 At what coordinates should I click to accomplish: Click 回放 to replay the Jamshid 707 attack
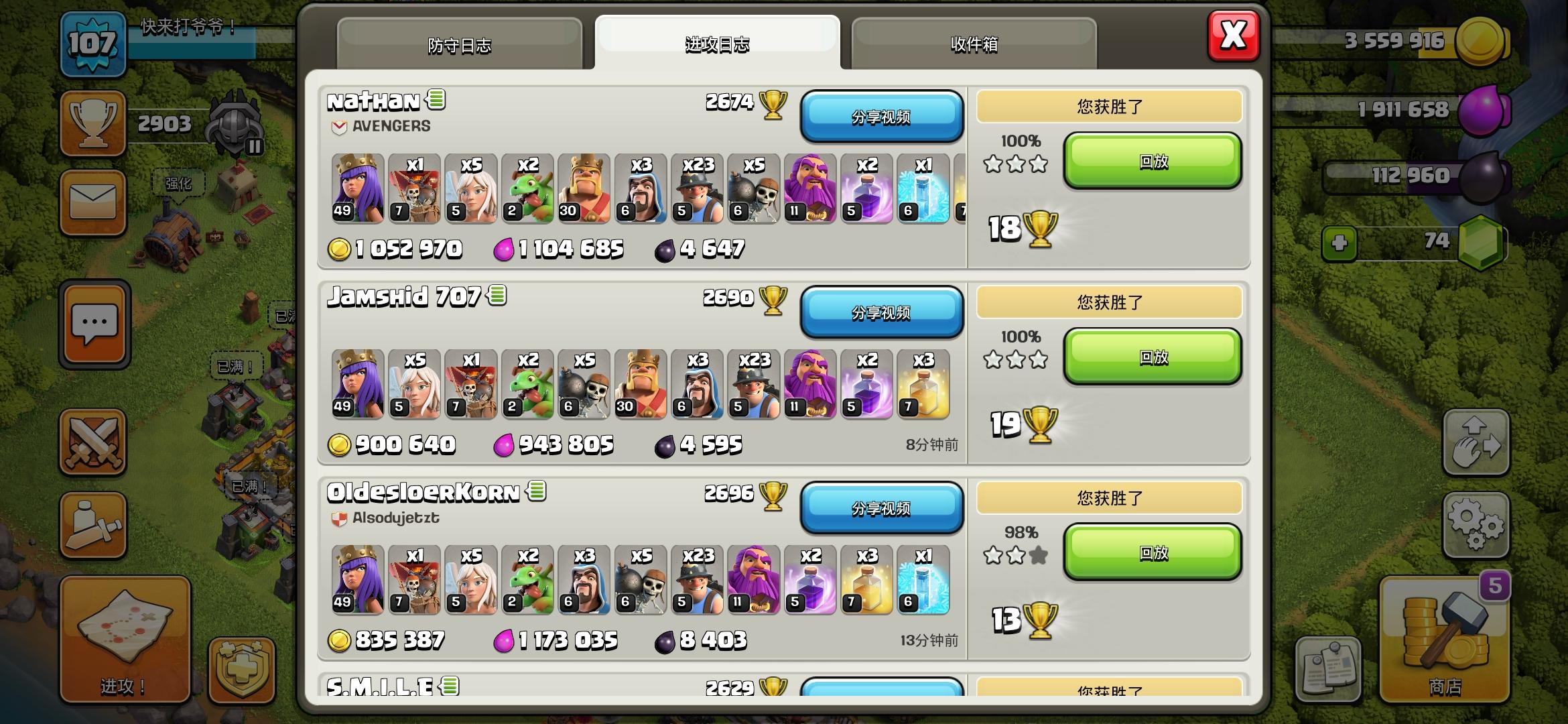(1153, 357)
